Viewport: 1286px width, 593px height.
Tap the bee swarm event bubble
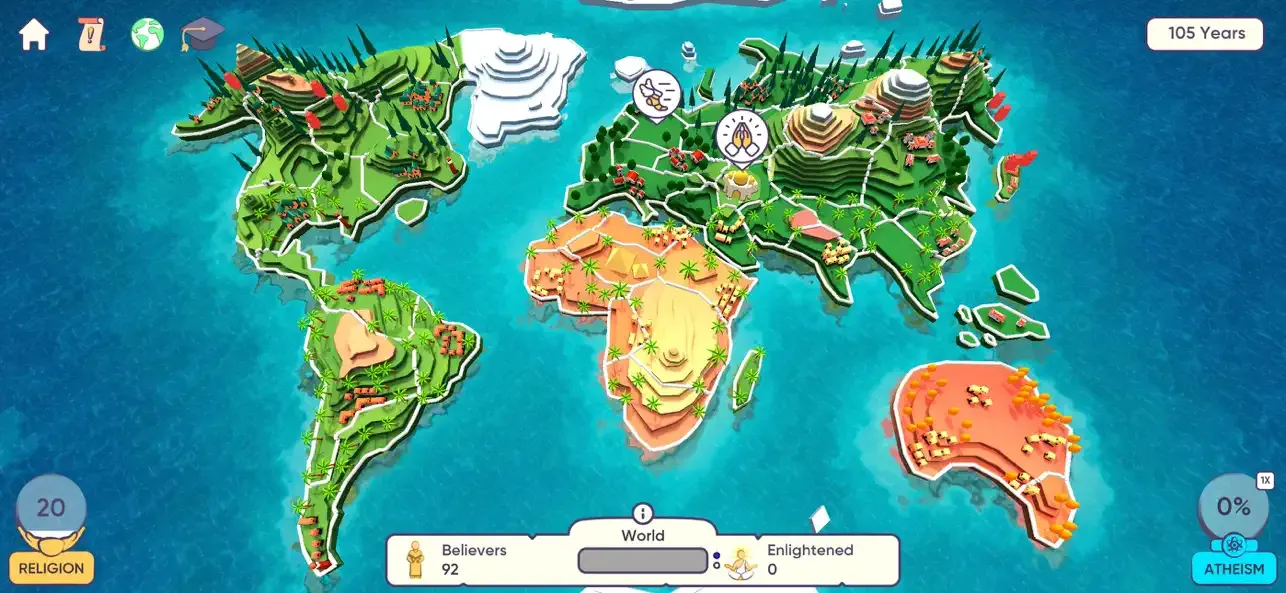tap(656, 95)
